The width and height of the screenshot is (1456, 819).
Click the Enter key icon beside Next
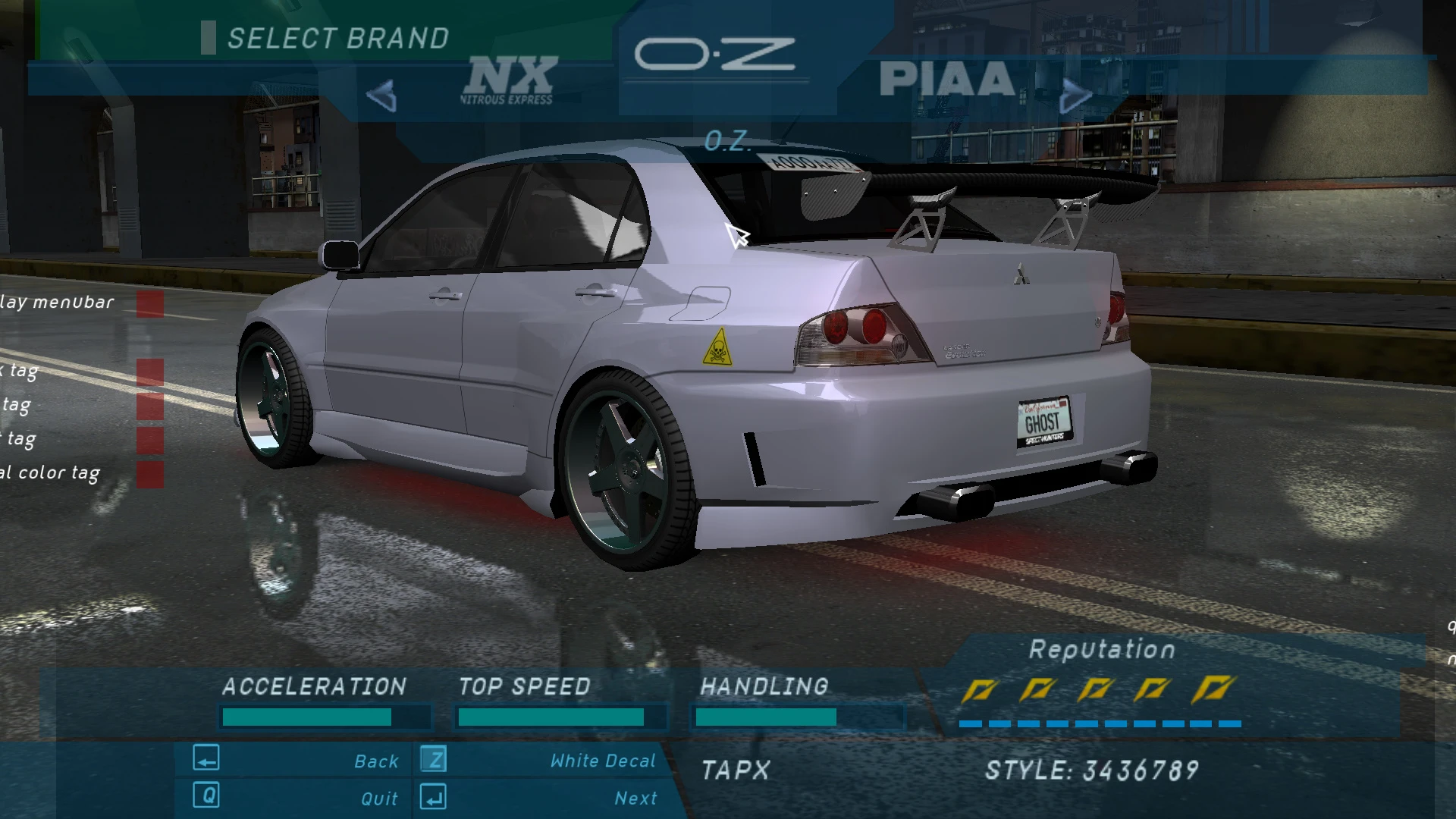[x=432, y=797]
